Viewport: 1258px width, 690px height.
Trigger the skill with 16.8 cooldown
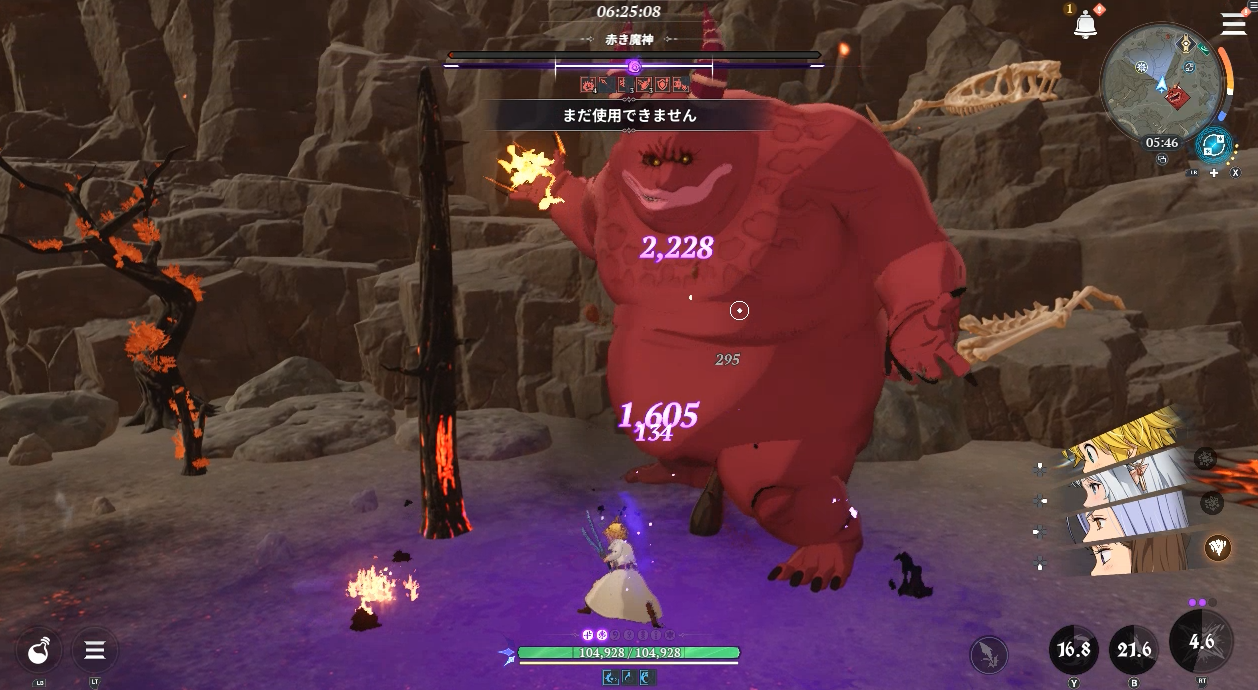(x=1074, y=650)
